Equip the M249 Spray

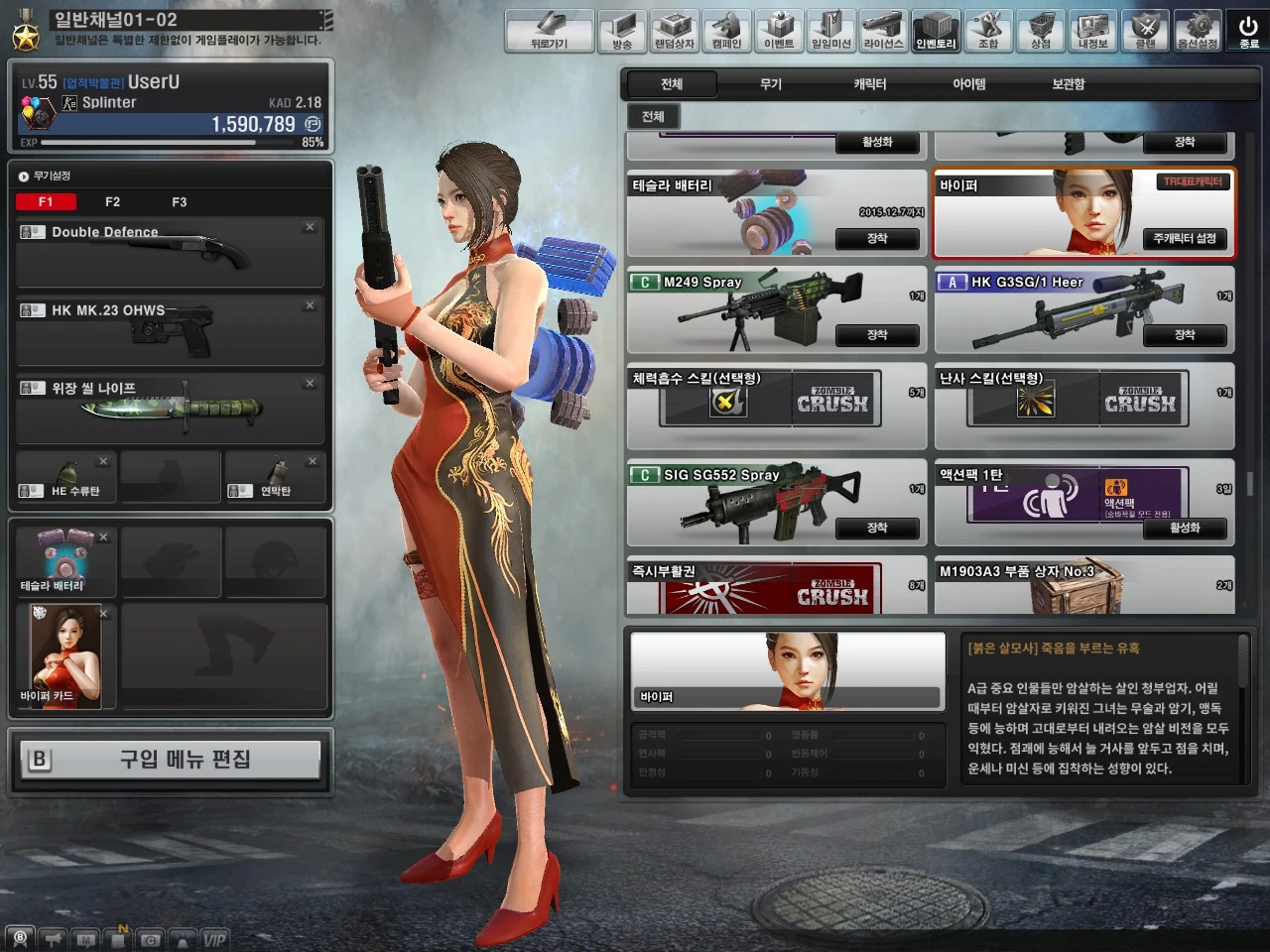[x=878, y=335]
